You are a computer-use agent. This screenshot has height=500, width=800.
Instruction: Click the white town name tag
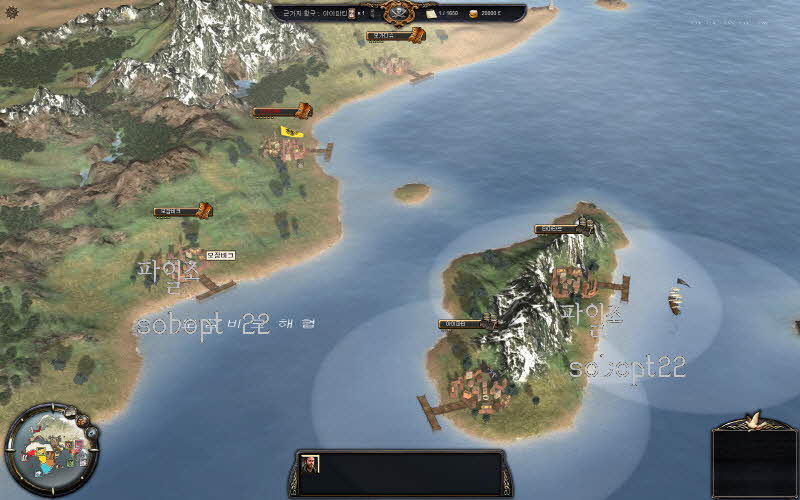tap(220, 256)
